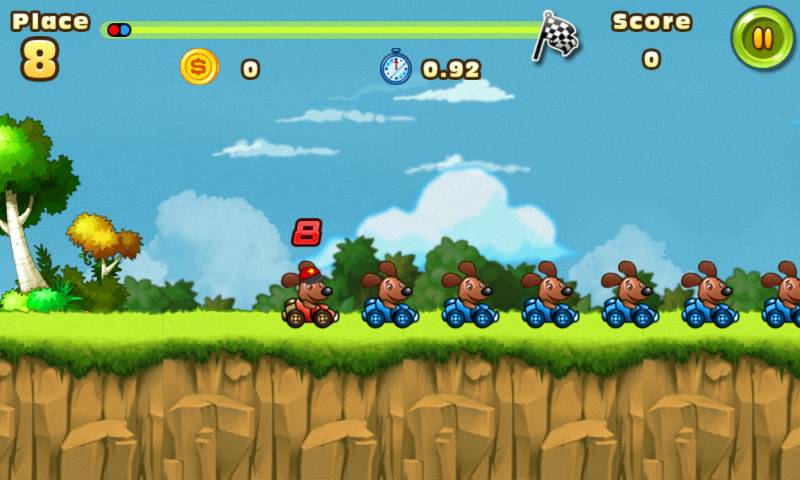Pause the race with the green button

coord(762,39)
